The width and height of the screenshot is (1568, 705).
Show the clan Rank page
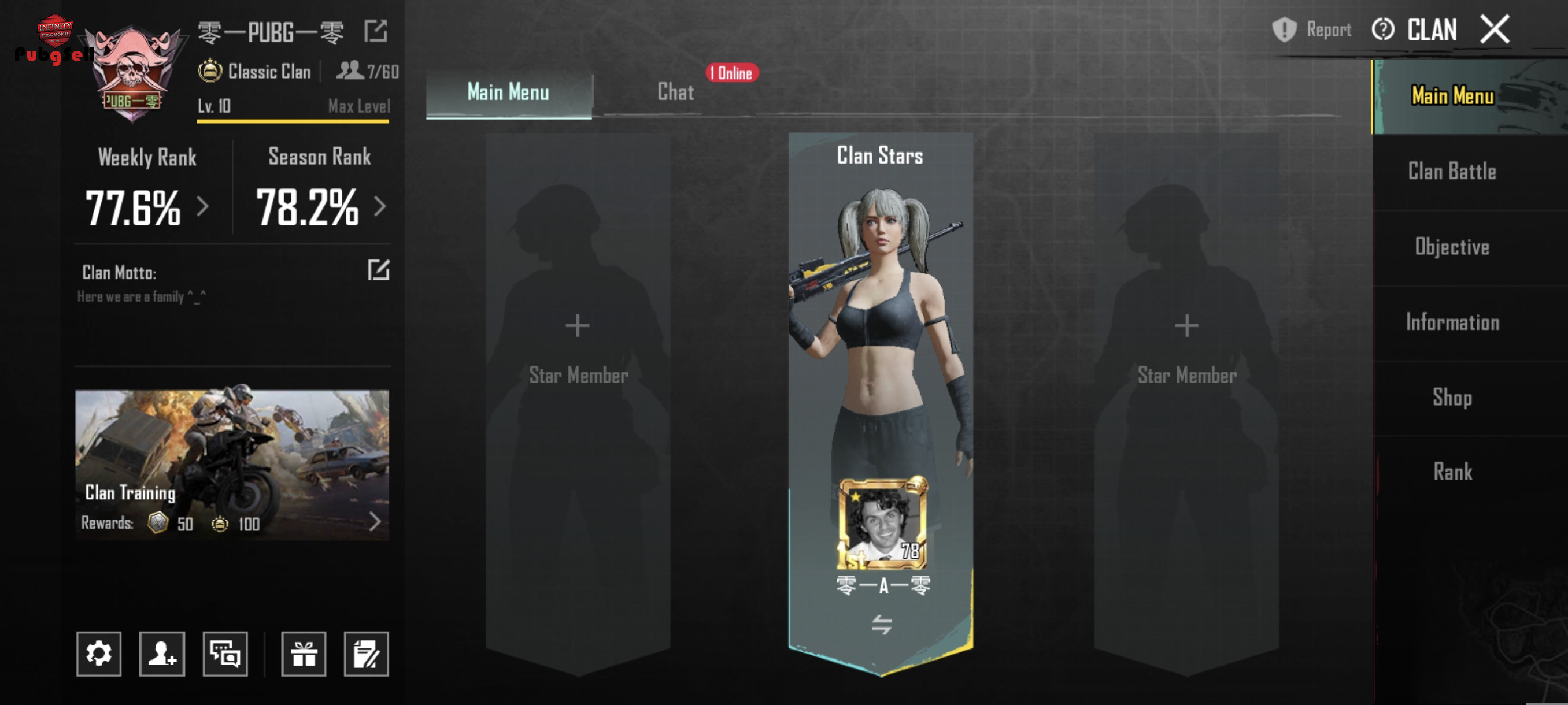tap(1452, 472)
